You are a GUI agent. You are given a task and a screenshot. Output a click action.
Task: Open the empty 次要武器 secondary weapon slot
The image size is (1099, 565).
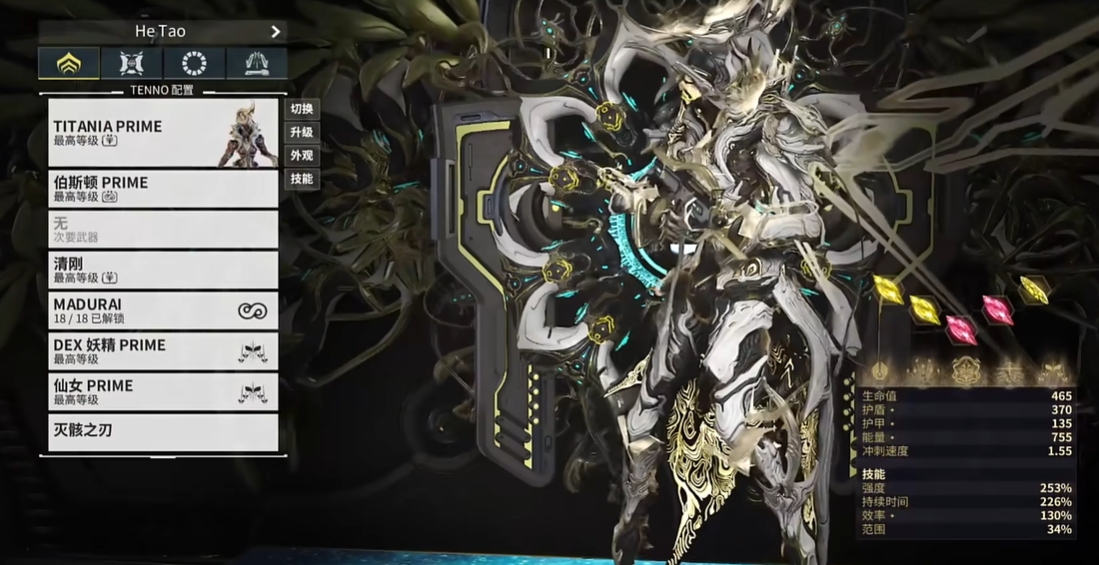pyautogui.click(x=163, y=230)
